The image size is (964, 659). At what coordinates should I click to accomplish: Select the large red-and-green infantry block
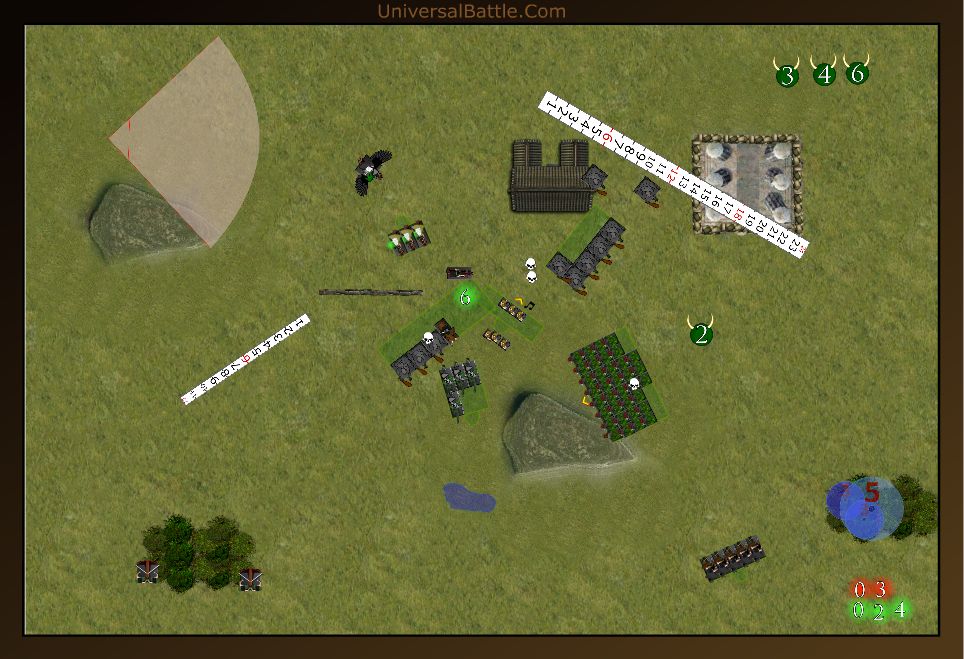coord(616,387)
